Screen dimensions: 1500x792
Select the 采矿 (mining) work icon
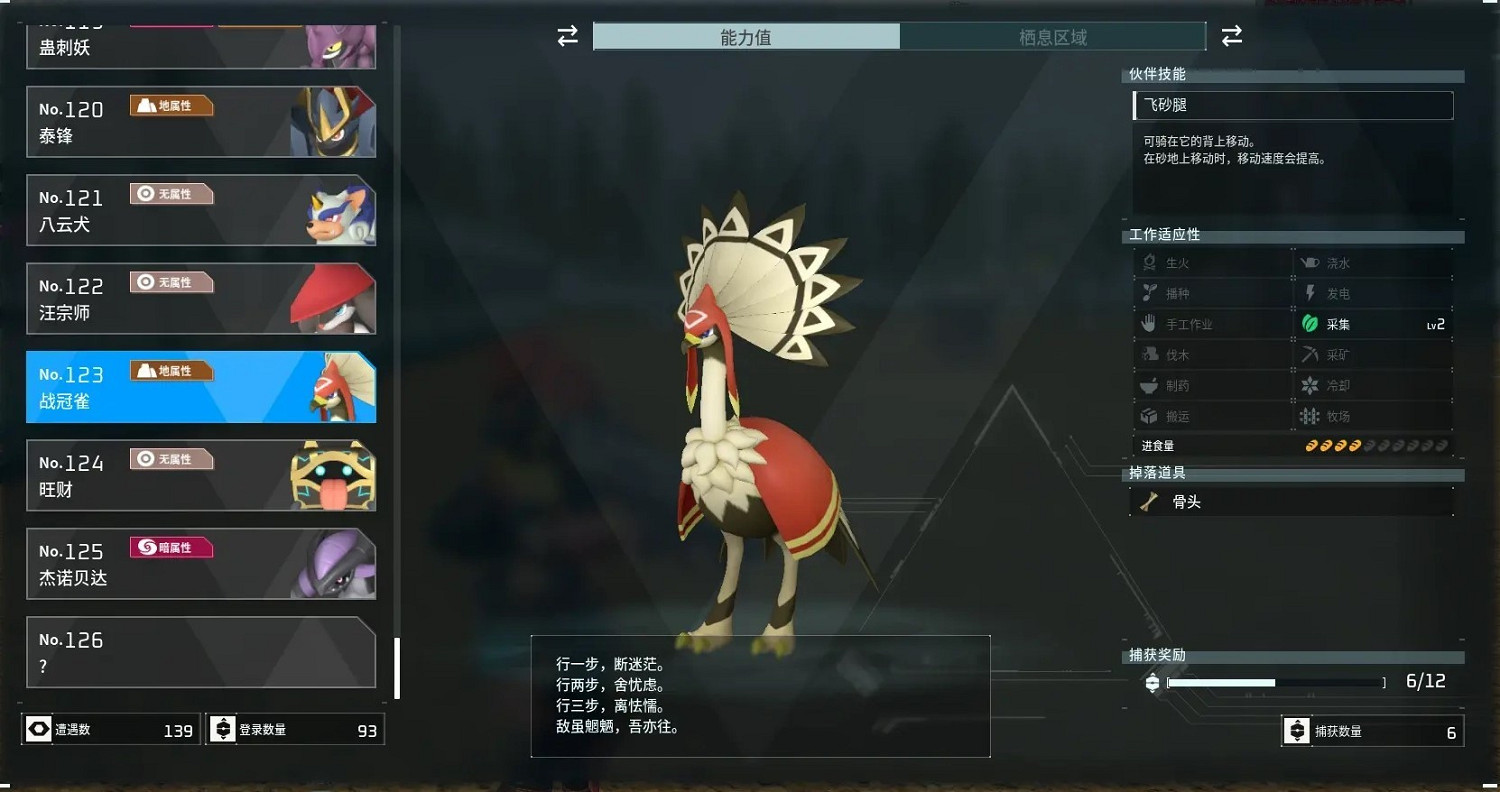click(x=1311, y=354)
